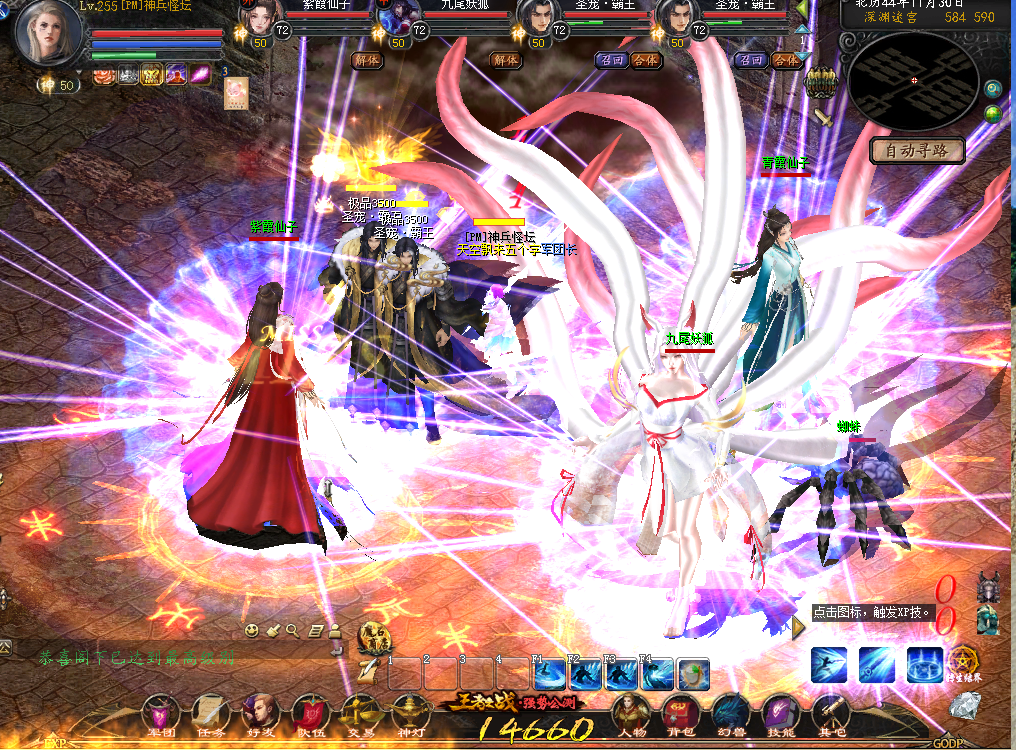Screen dimensions: 1016x750
Task: Open the 幻兽 pet panel
Action: [x=730, y=714]
